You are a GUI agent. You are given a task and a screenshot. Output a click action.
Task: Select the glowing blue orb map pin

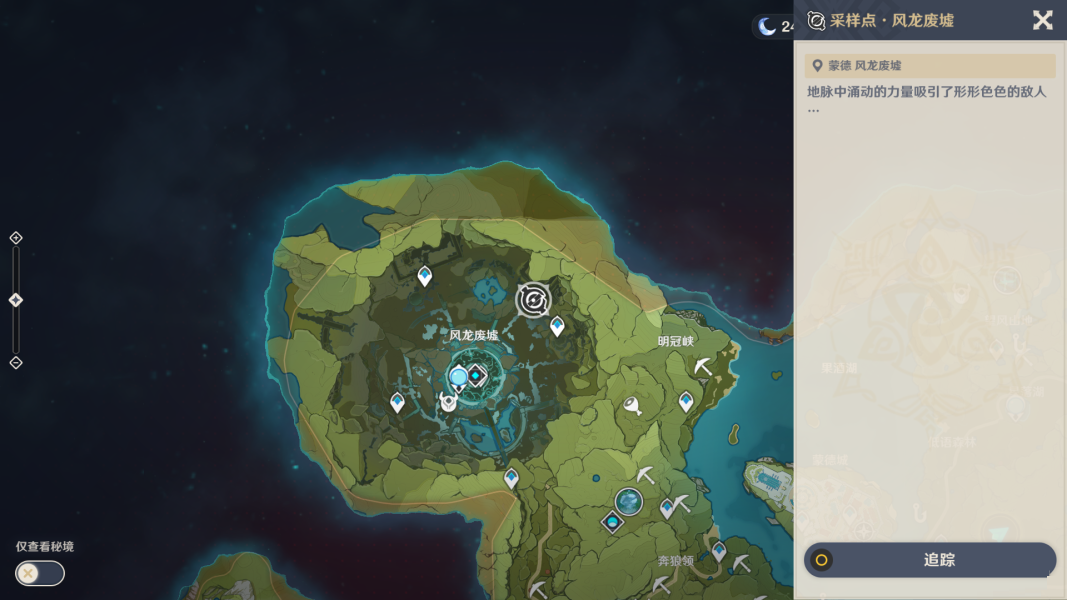[x=459, y=378]
